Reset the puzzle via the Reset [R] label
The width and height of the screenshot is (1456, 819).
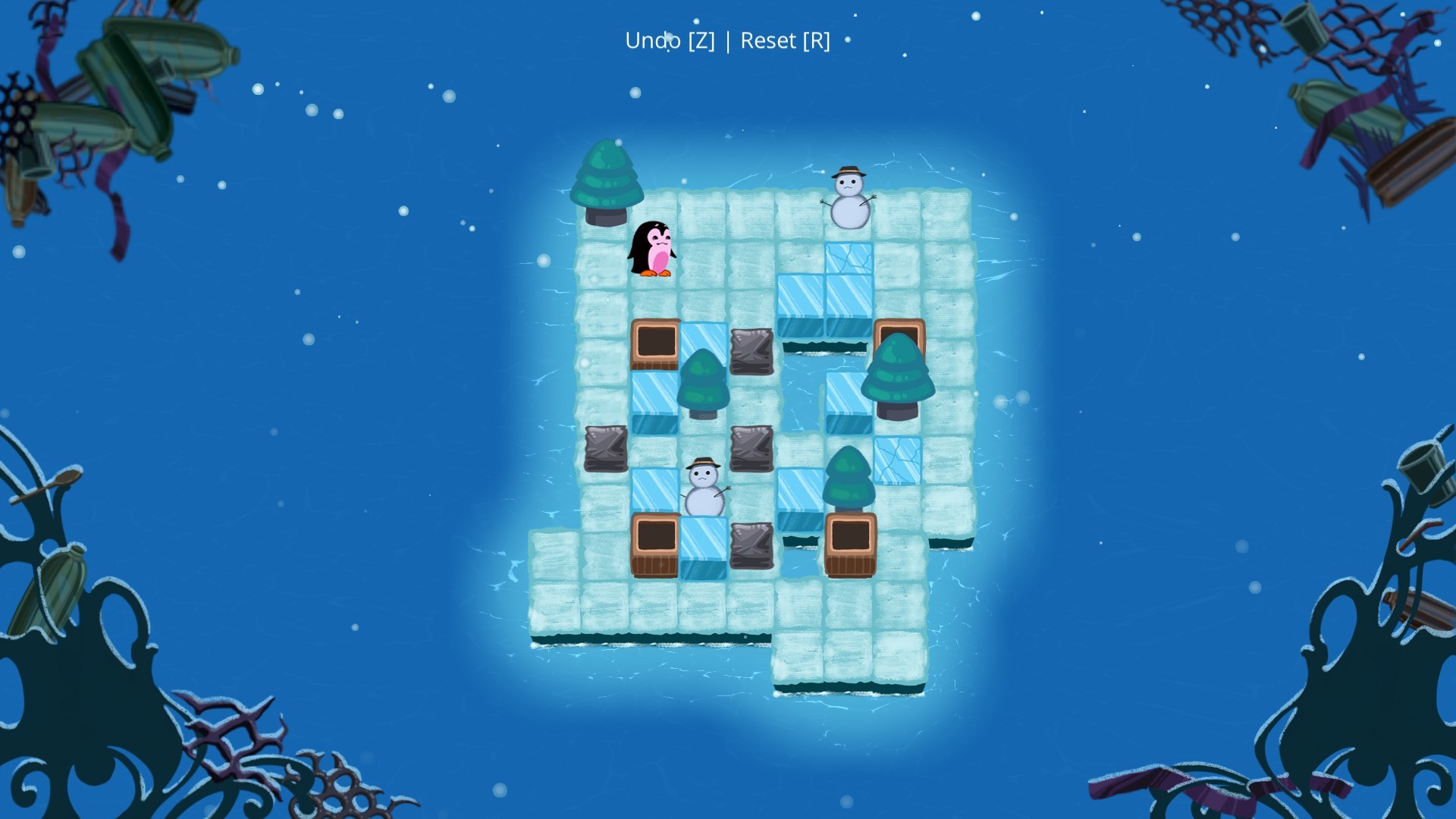point(785,41)
